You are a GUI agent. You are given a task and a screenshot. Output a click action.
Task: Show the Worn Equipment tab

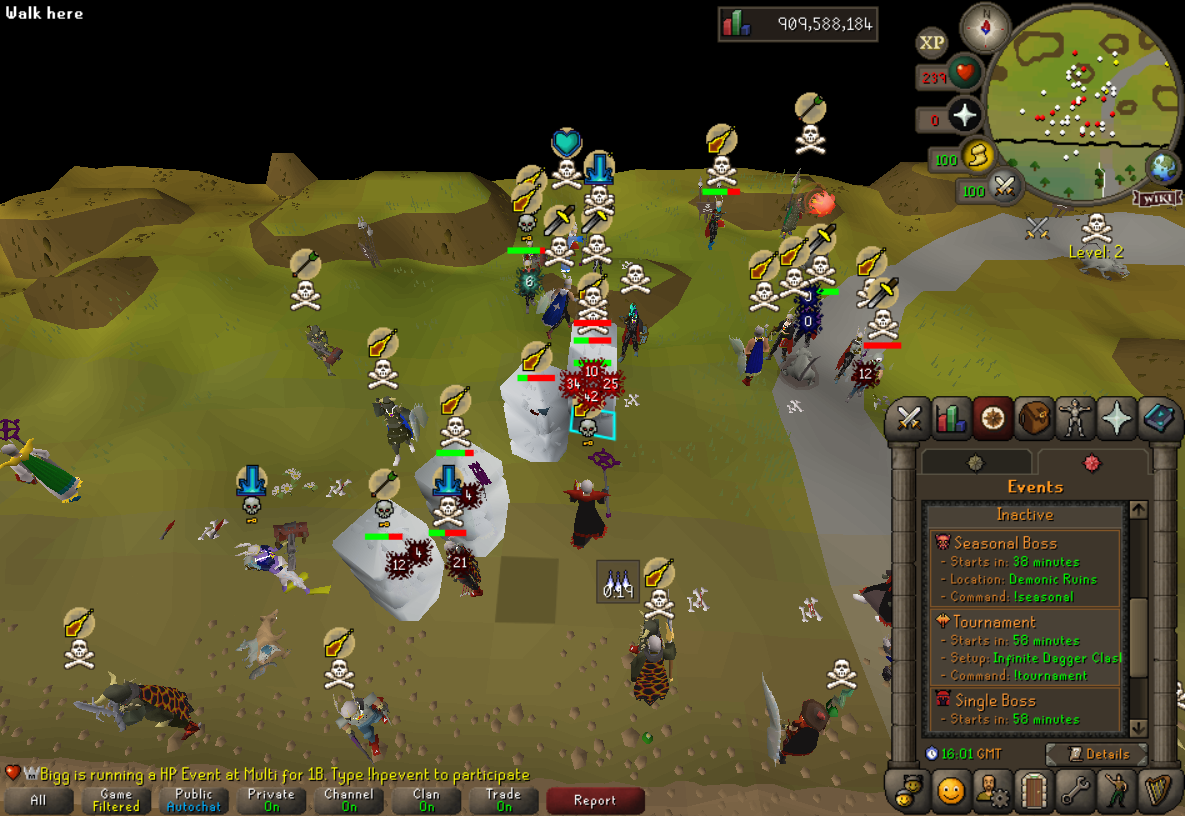pos(1075,420)
